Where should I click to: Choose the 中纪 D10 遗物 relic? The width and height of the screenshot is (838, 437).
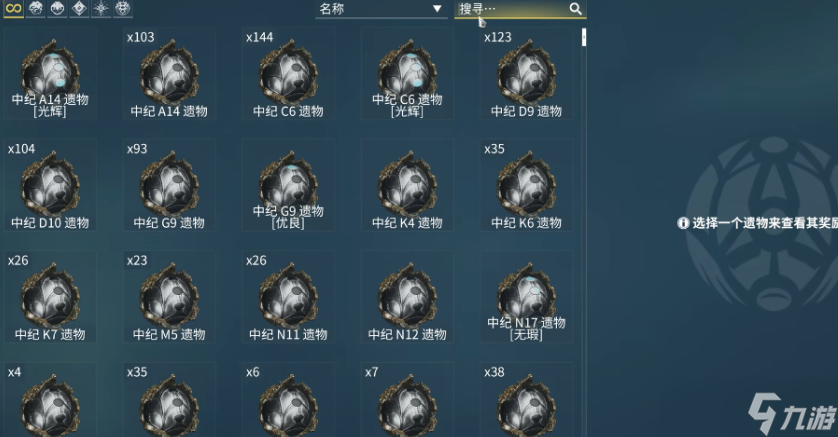[50, 185]
